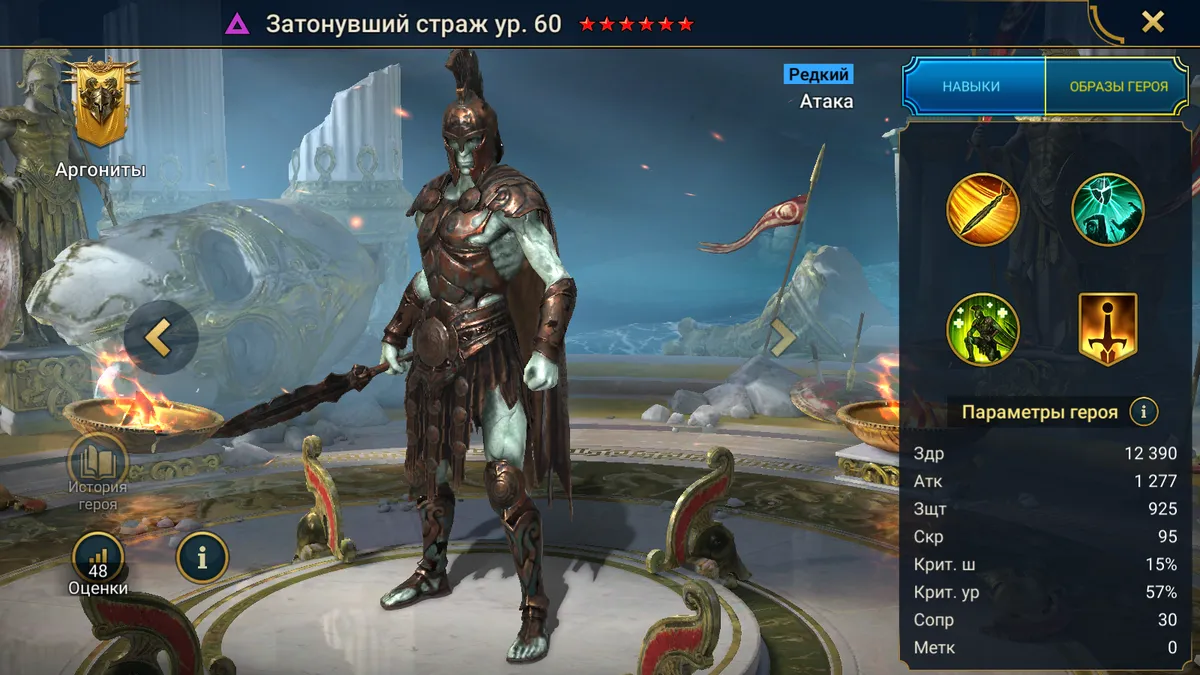Open История героя book icon

98,465
